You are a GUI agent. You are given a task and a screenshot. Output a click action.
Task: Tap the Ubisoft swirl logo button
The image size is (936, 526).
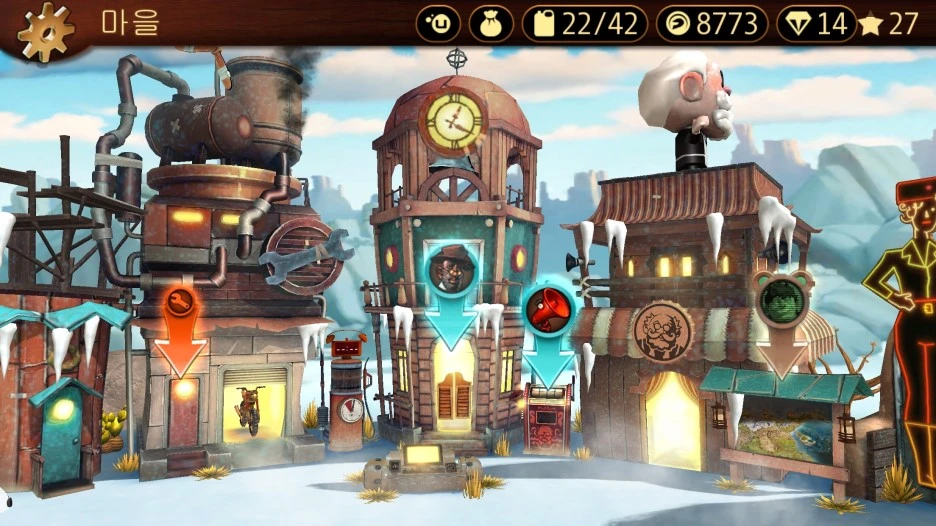coord(438,24)
